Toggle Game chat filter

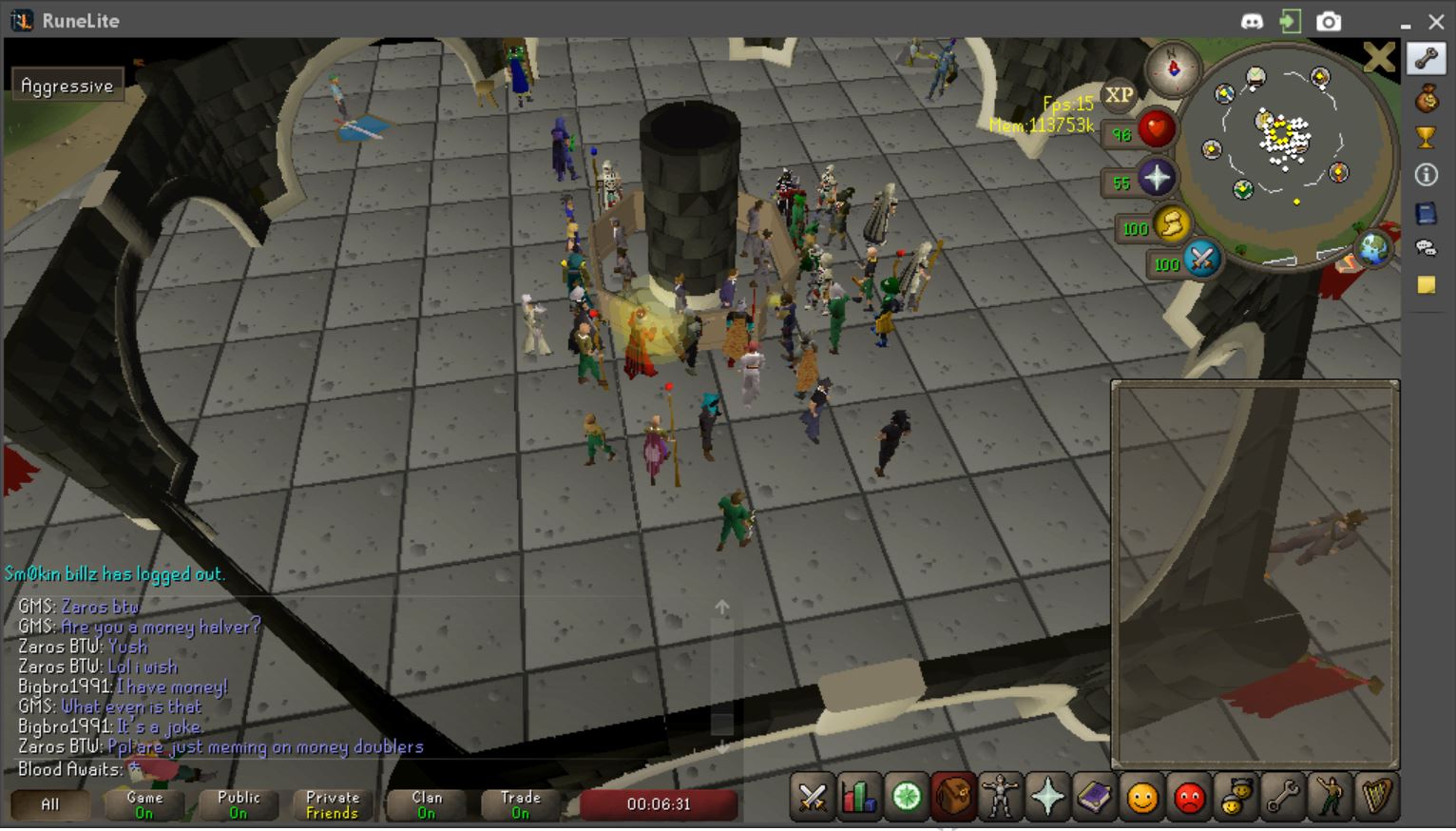(x=144, y=804)
